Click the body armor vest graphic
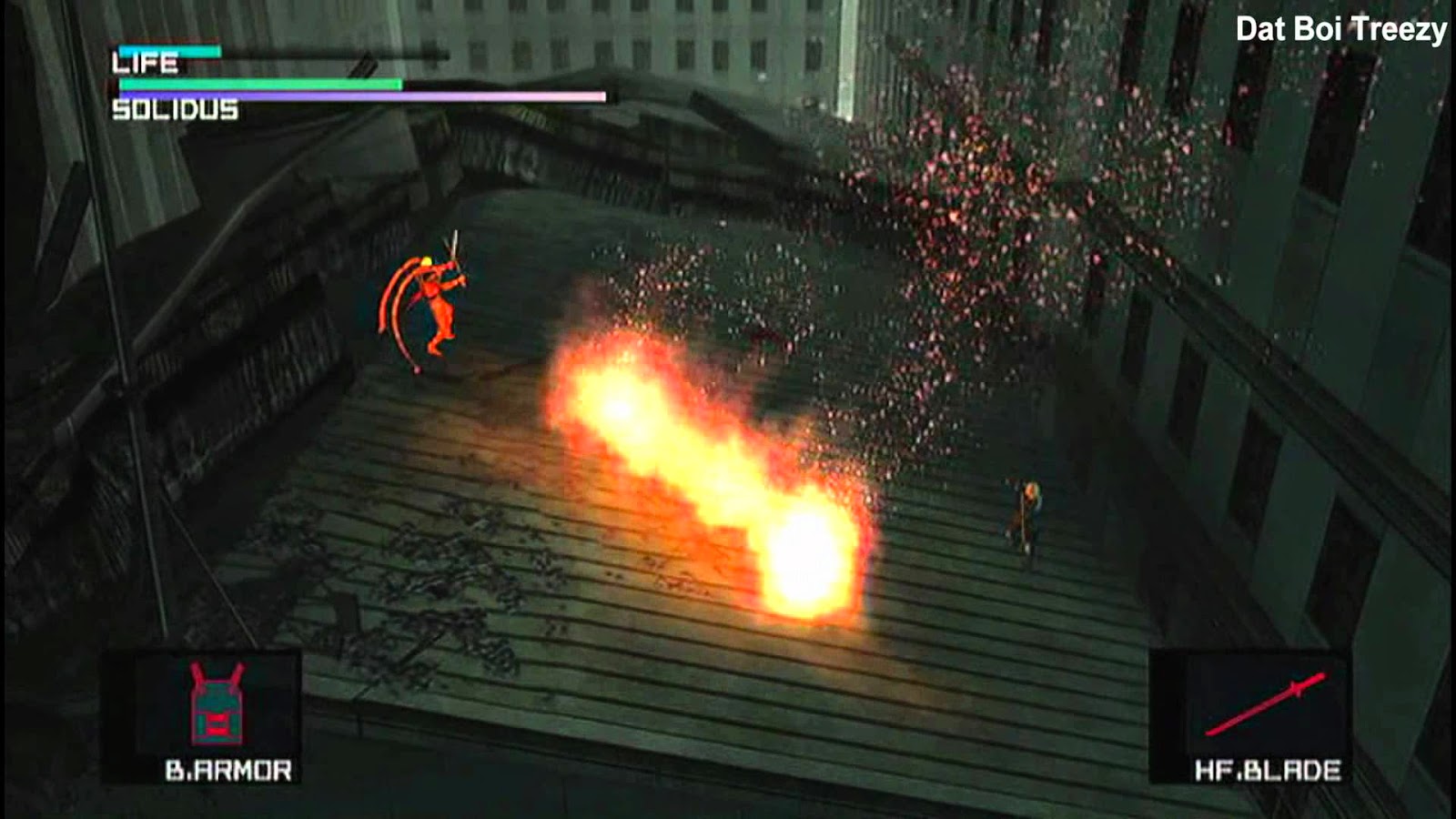 [x=218, y=705]
